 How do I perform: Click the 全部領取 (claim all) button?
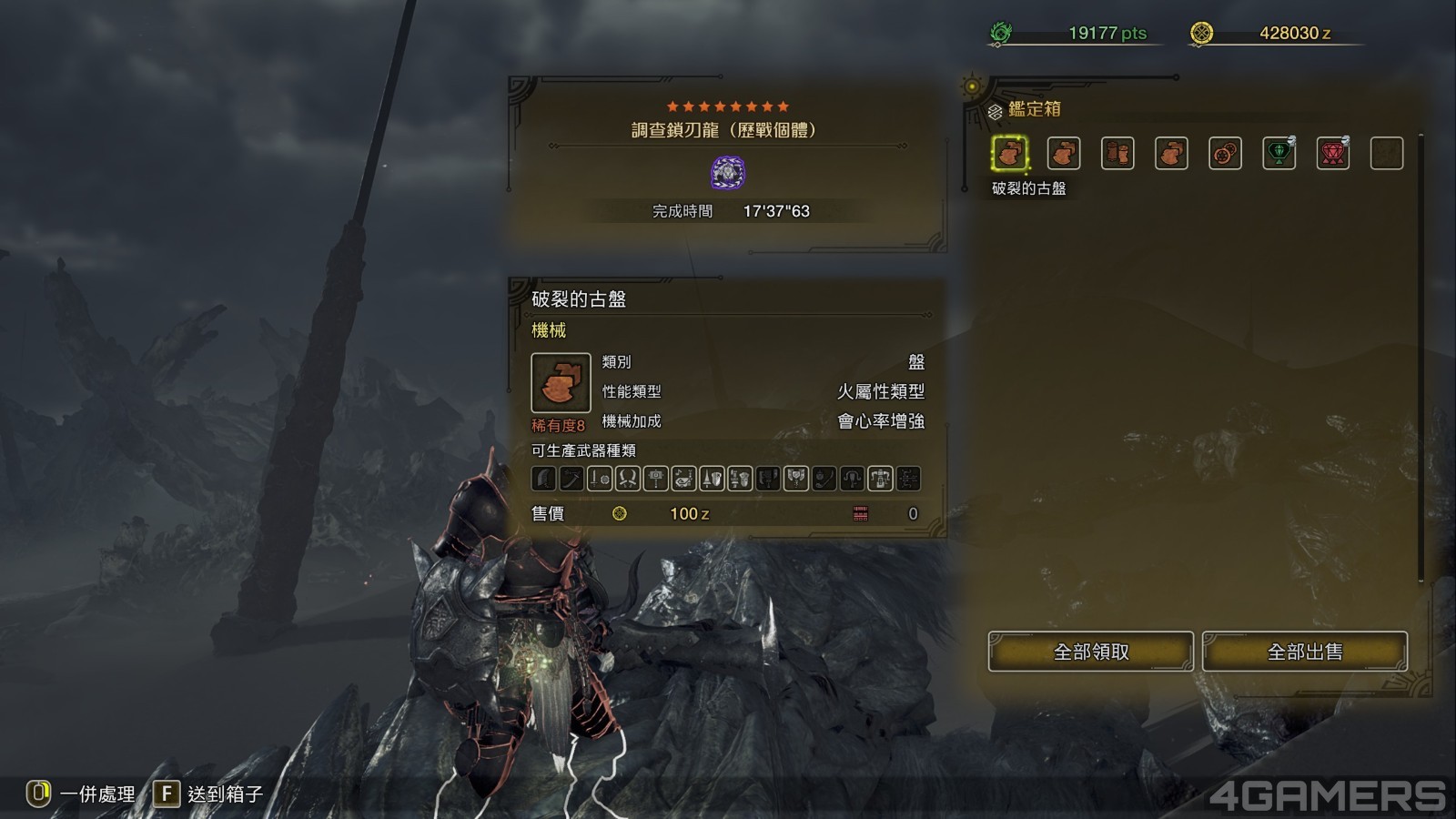point(1090,652)
